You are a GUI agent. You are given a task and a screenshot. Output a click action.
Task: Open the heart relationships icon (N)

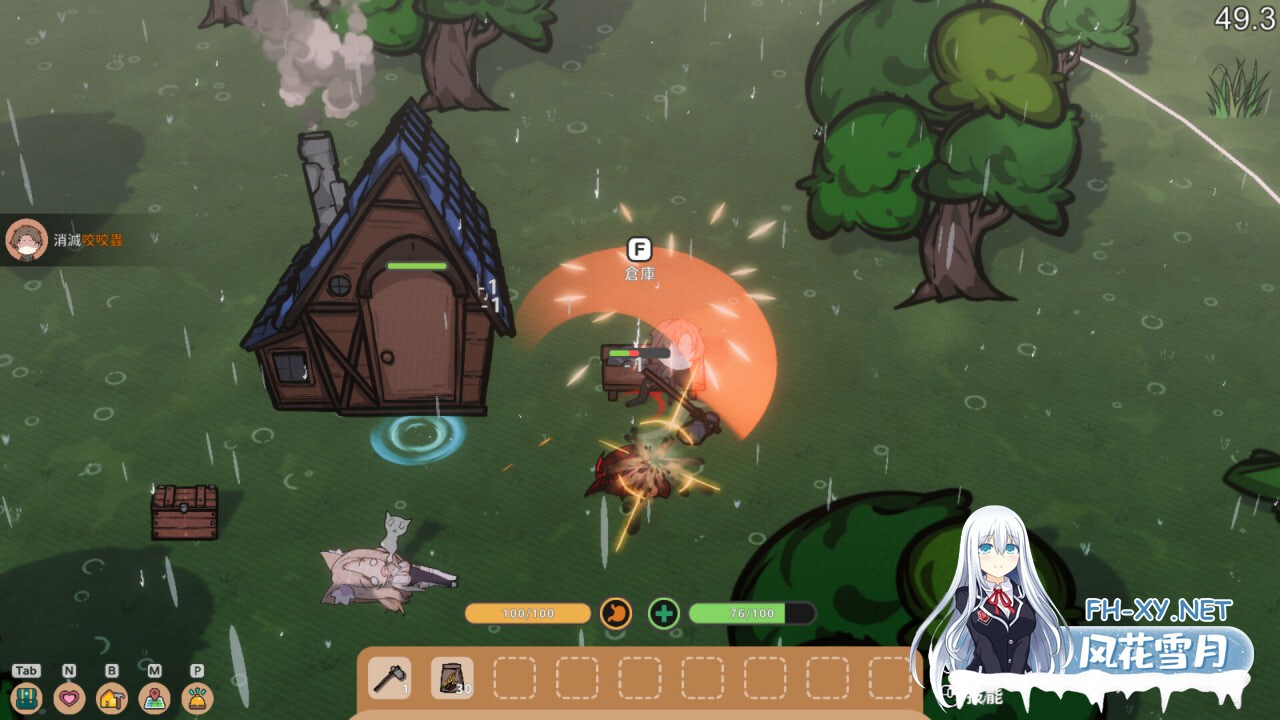(69, 698)
